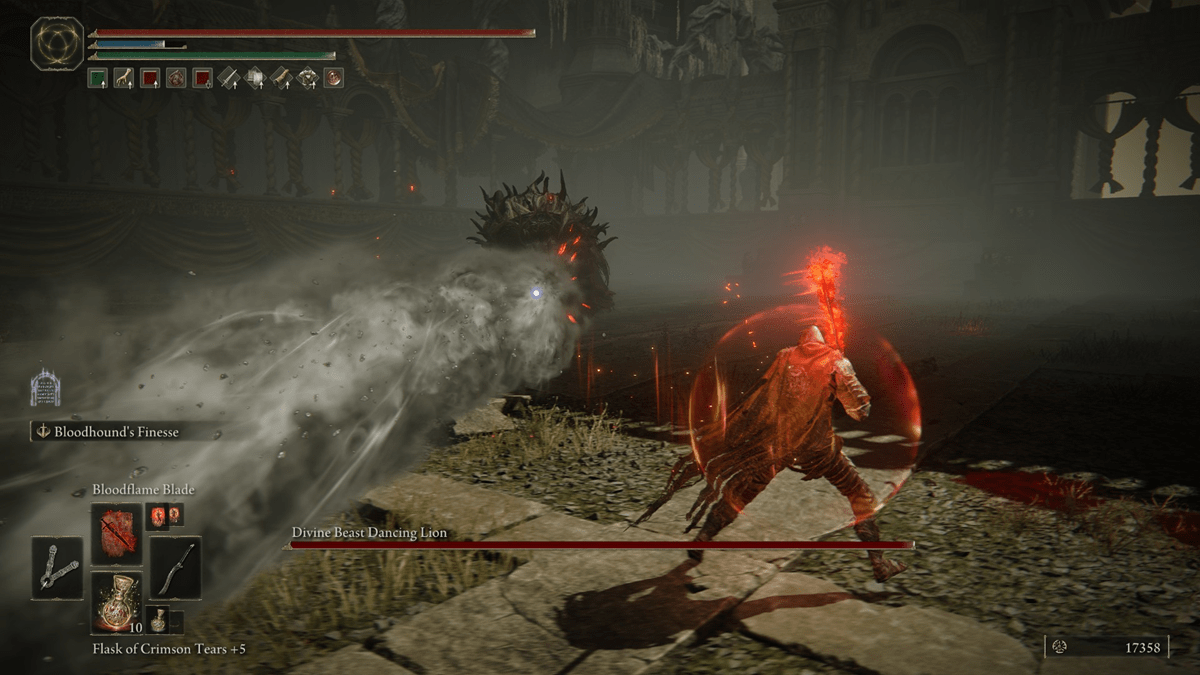Use the Flask of Crimson Tears slot
Screen dimensions: 1200x675
click(116, 602)
